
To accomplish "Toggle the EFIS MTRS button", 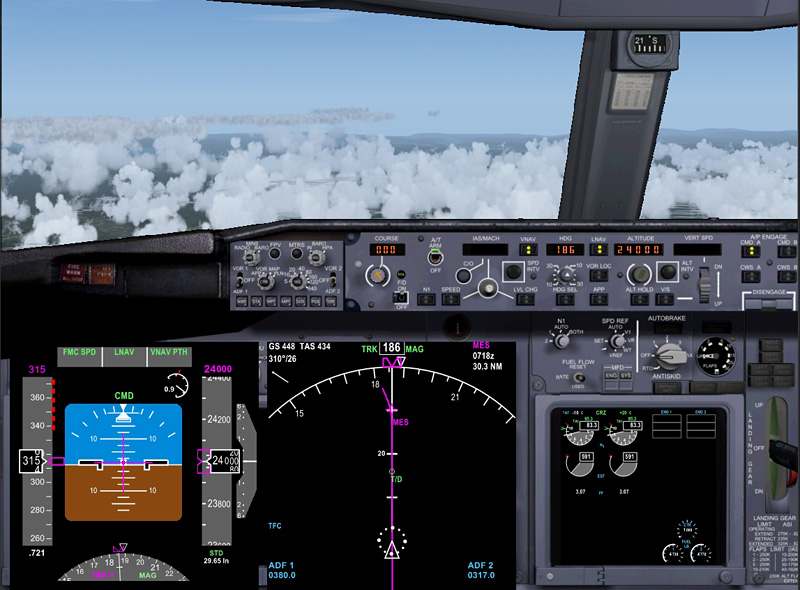I will 297,254.
